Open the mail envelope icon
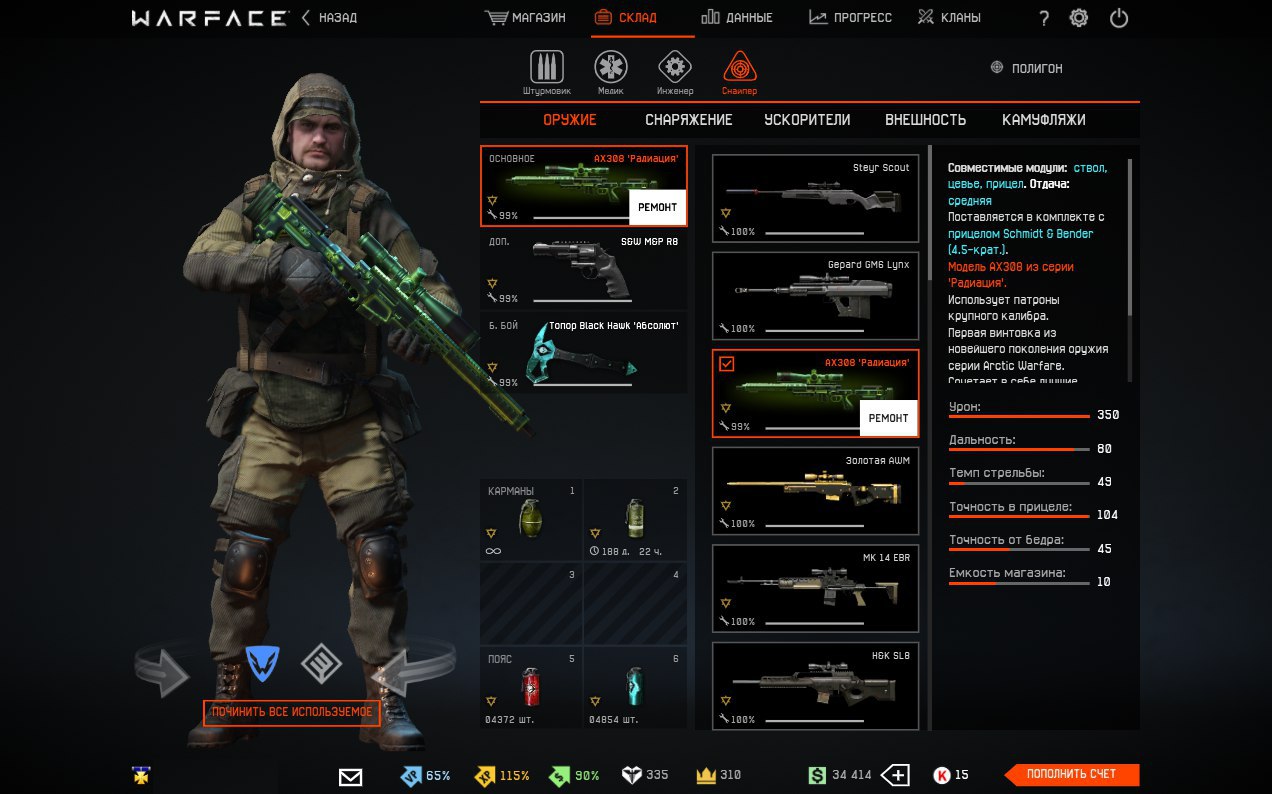Viewport: 1272px width, 794px height. coord(350,776)
